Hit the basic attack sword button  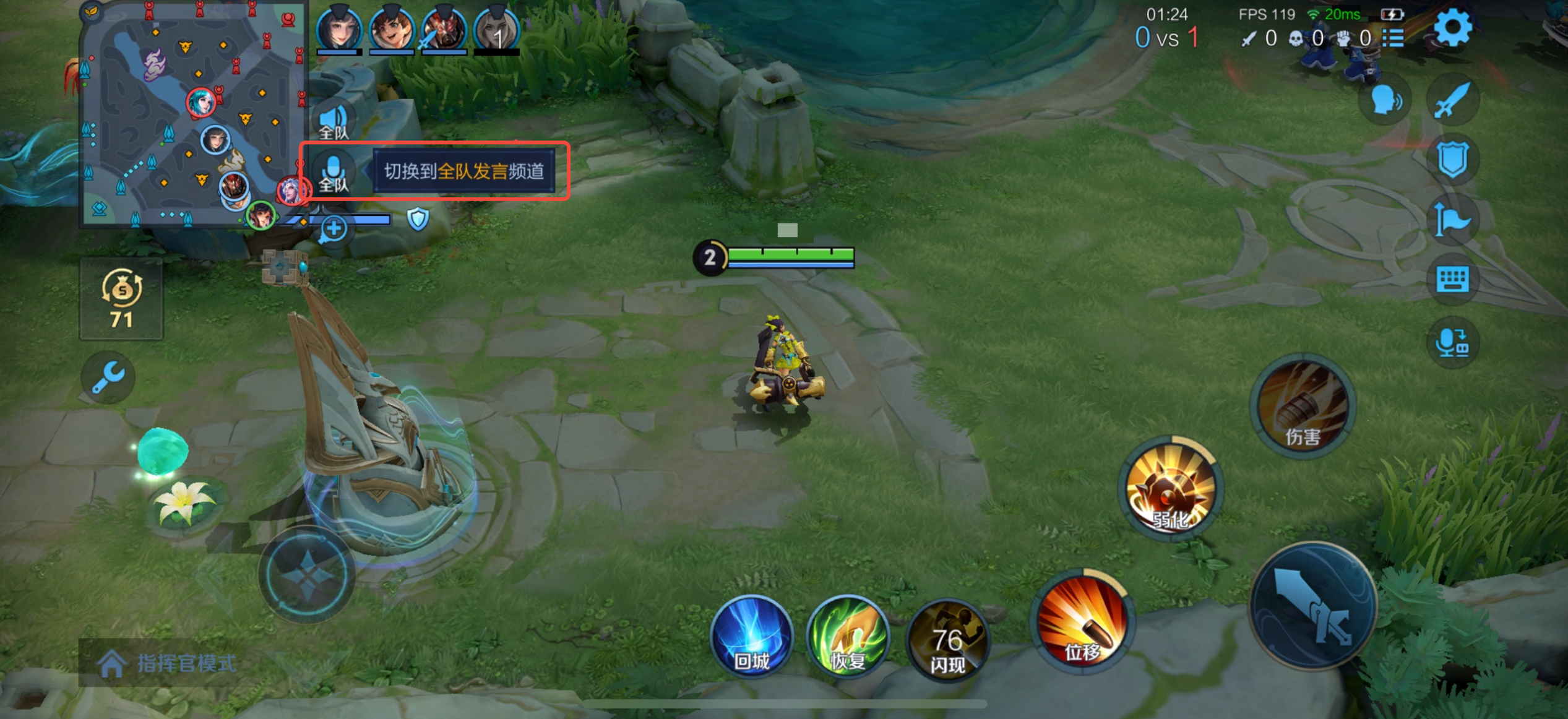[1313, 606]
